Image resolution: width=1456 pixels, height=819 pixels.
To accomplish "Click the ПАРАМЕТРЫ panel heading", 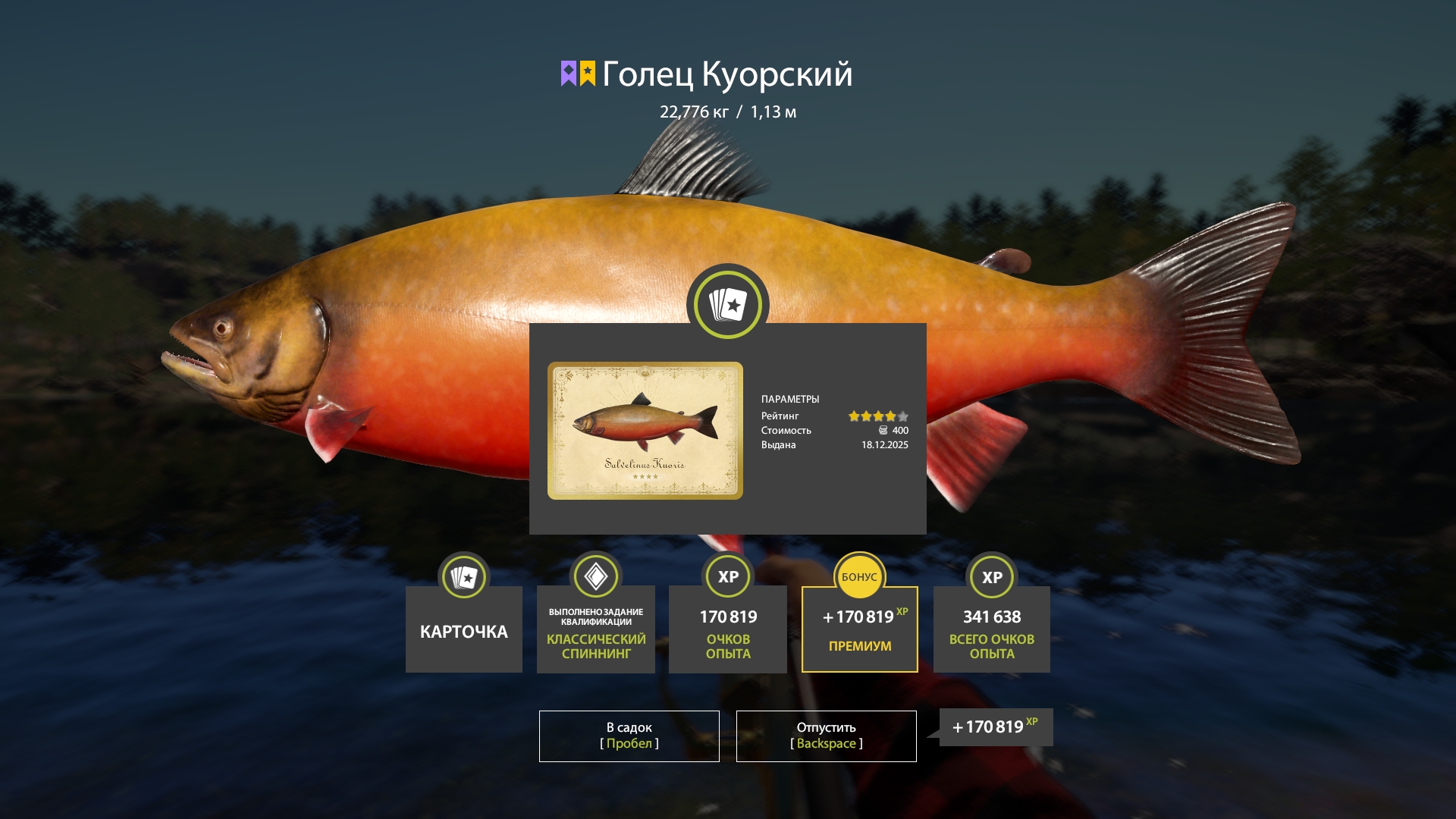I will pos(791,398).
